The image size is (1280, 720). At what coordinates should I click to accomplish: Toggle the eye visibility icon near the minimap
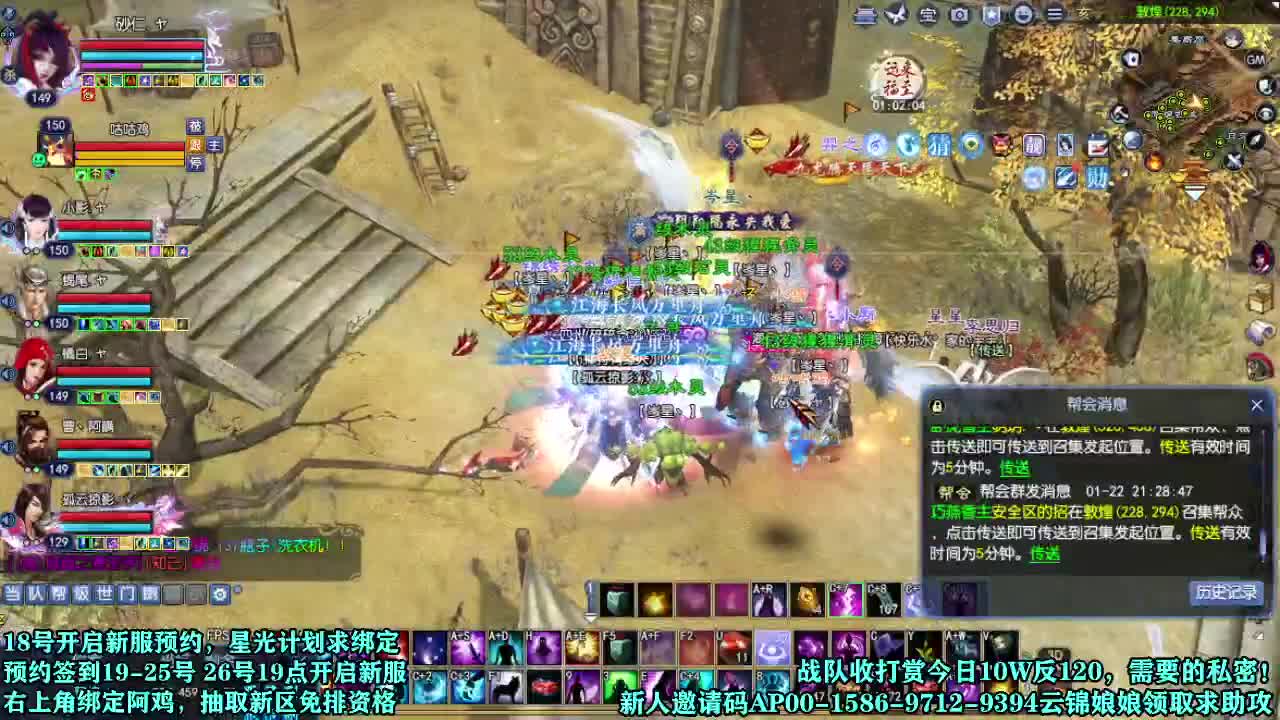click(x=1264, y=114)
